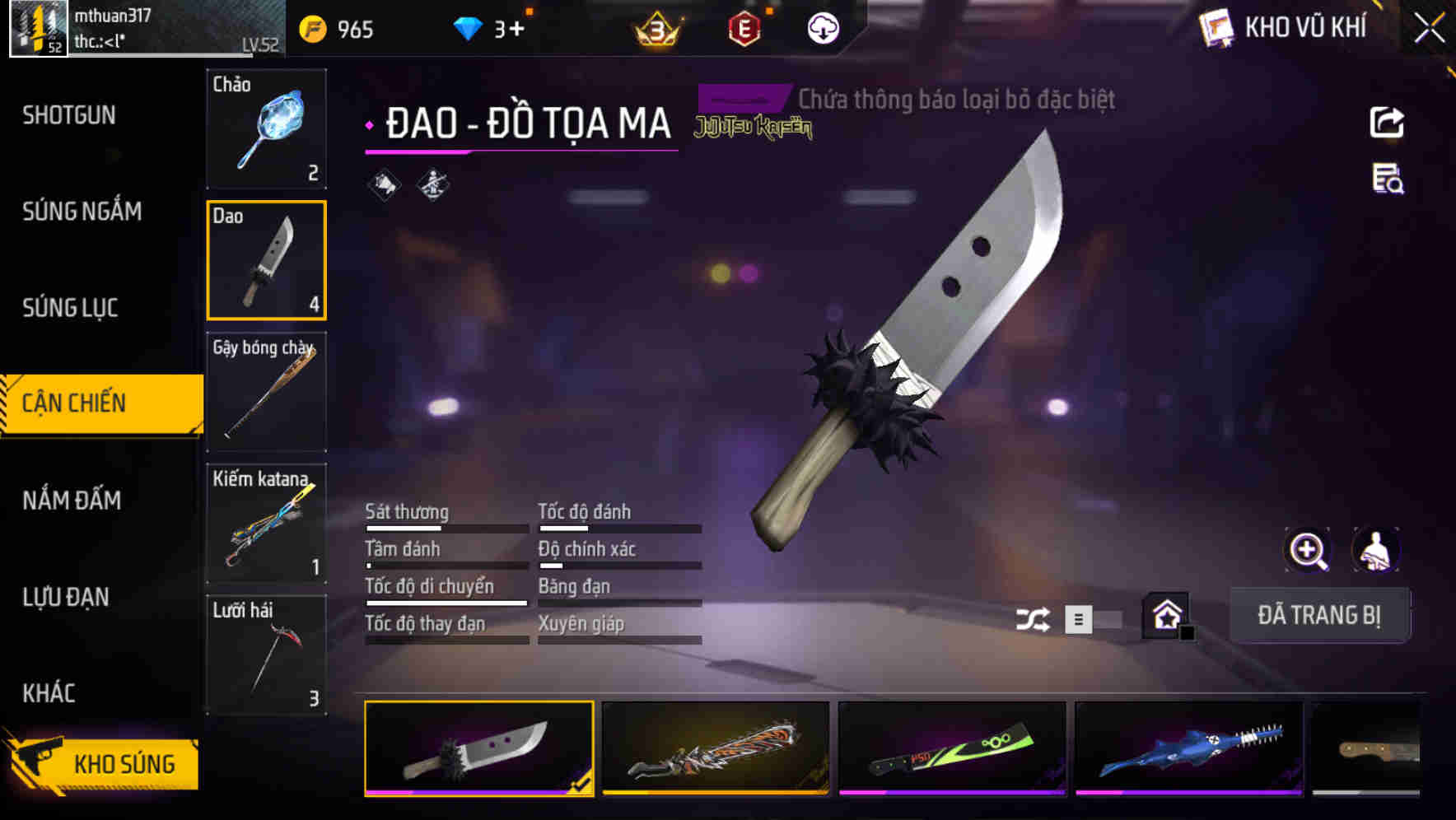Select the magnifier zoom preview icon
The width and height of the screenshot is (1456, 820).
pos(1308,550)
